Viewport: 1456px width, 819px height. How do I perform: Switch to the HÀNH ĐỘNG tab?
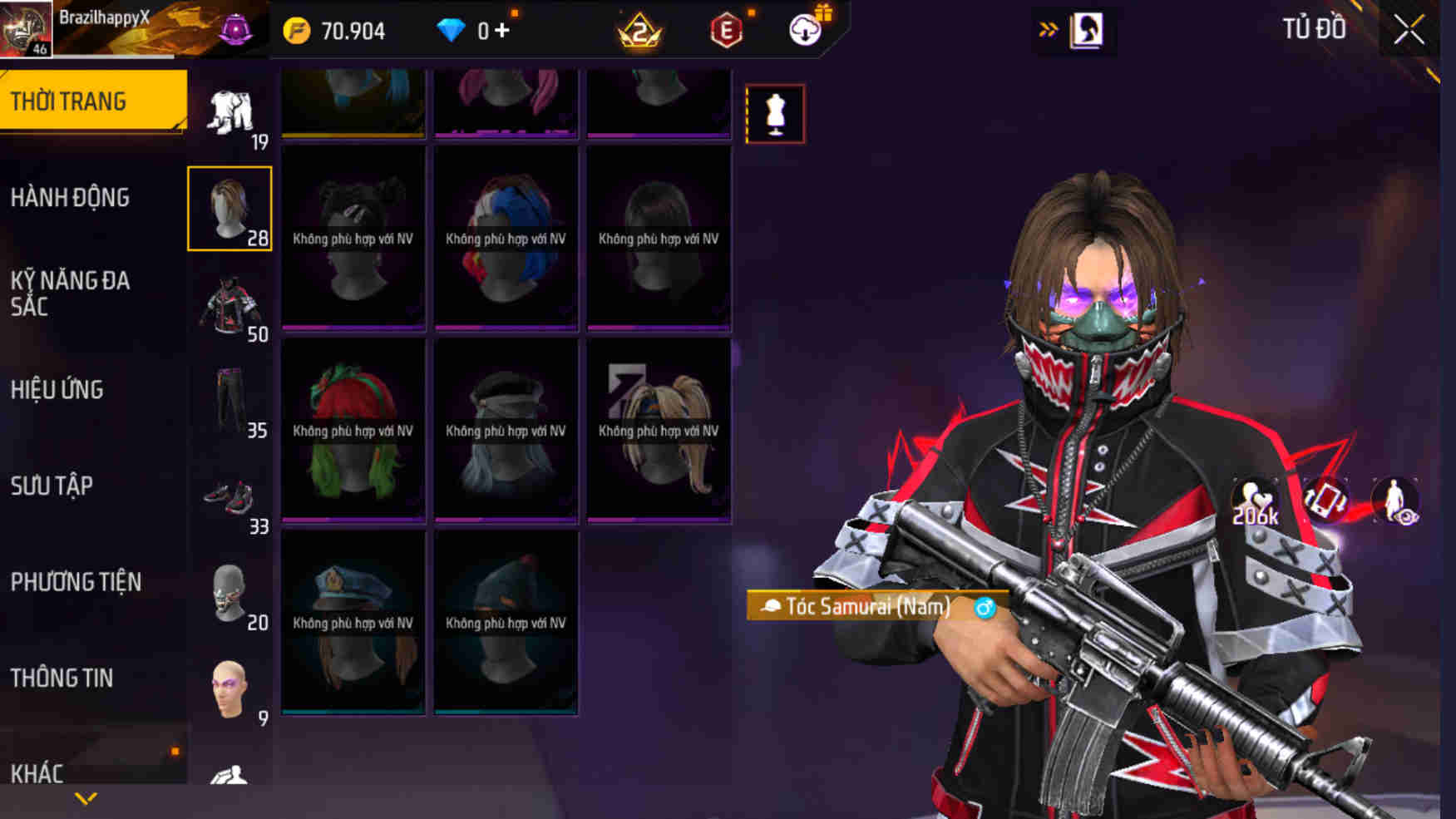(x=72, y=198)
